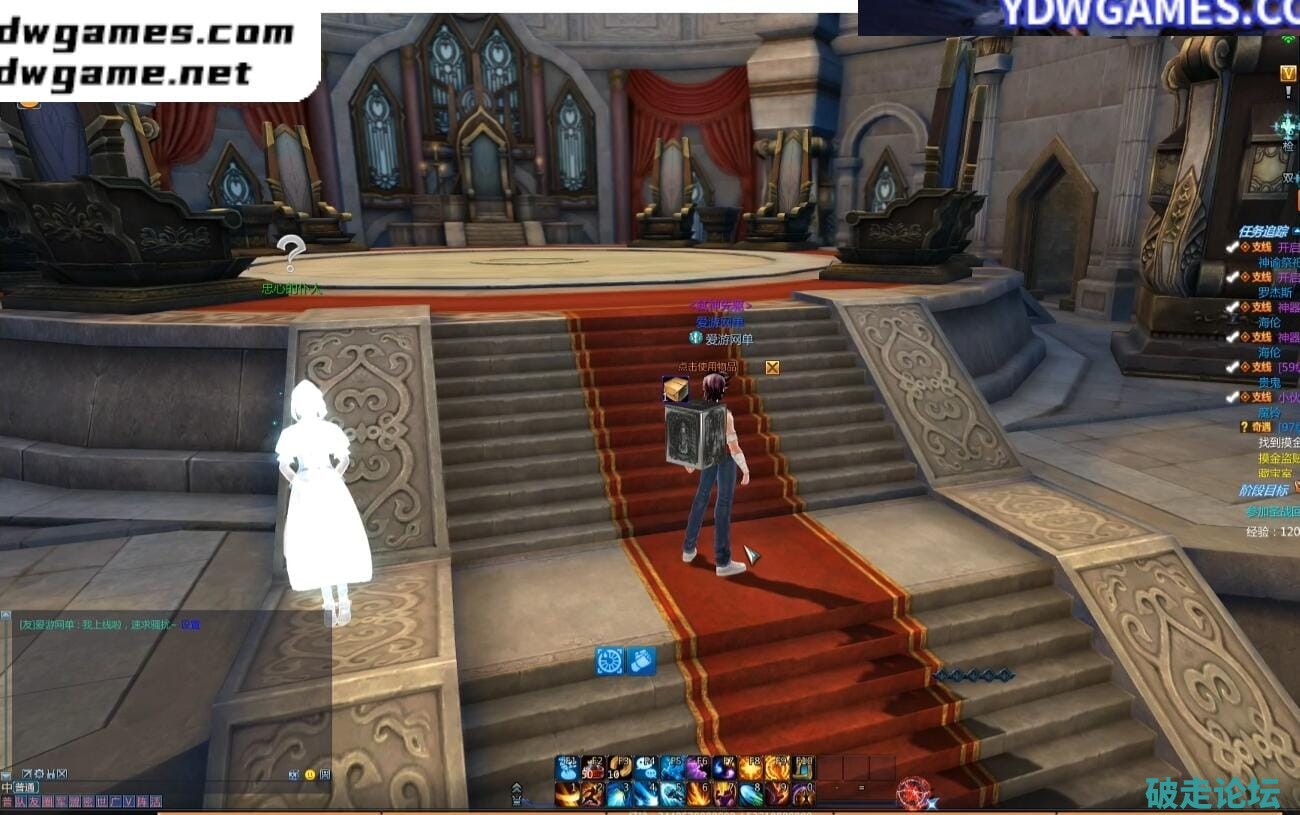Activate the skill in hotbar slot F1
This screenshot has width=1300, height=815.
[568, 768]
